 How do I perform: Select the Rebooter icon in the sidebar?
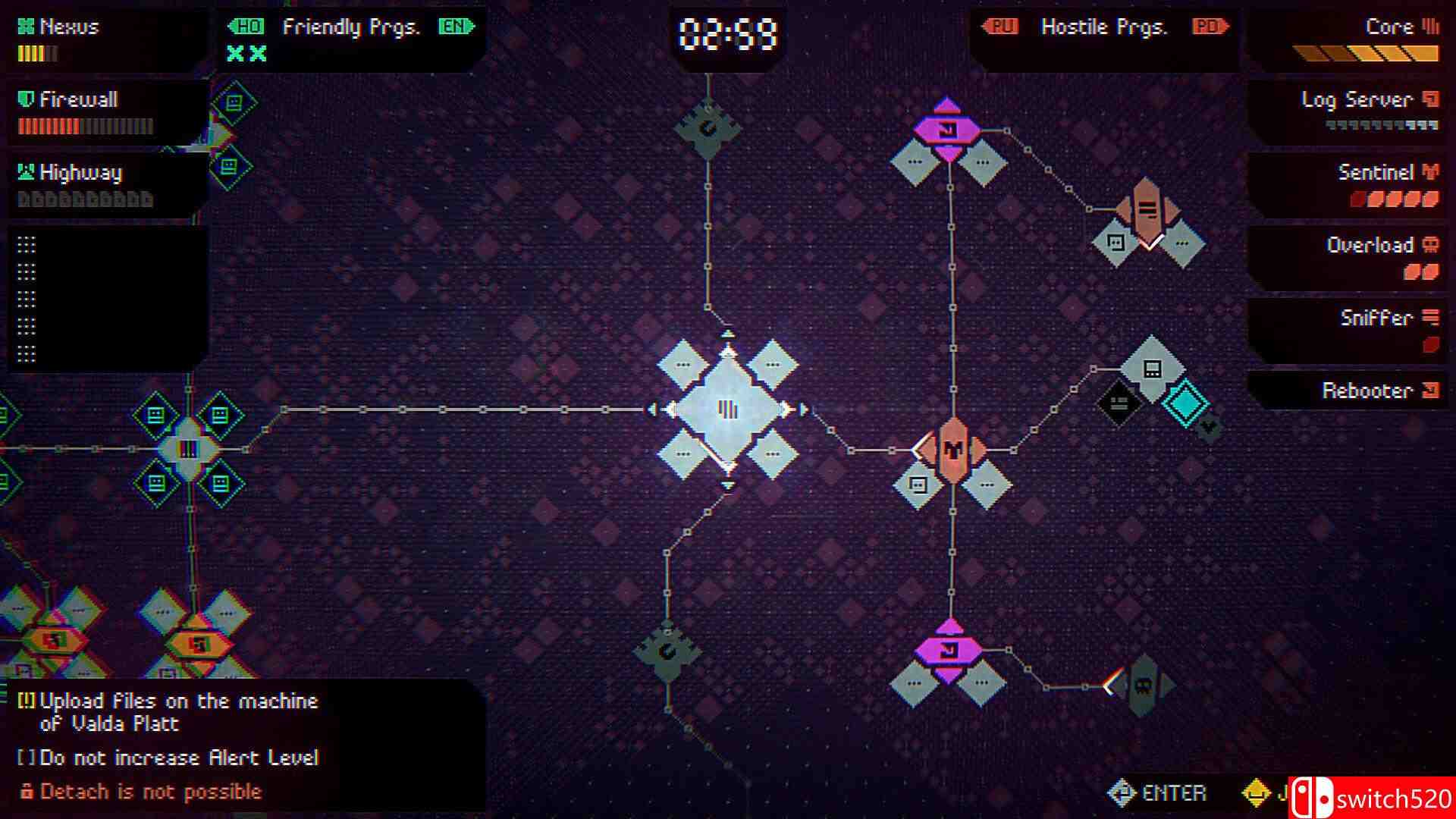tap(1429, 391)
